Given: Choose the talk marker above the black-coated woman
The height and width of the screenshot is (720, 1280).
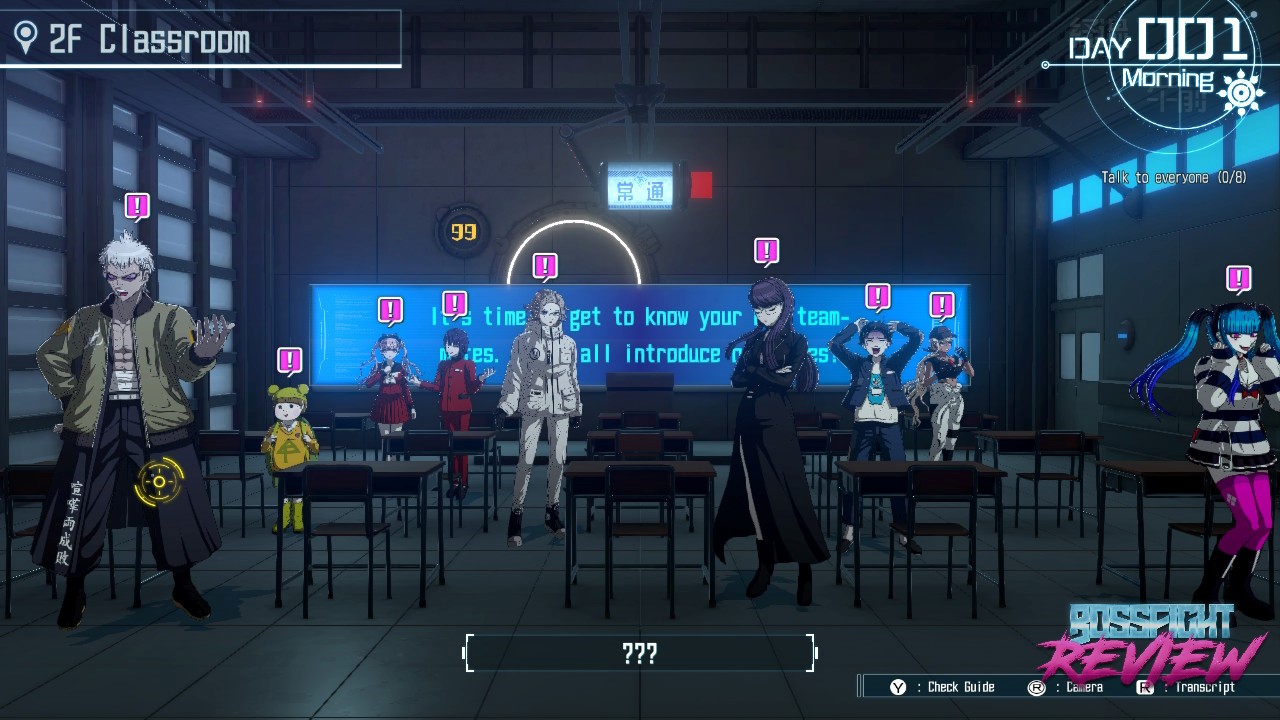Looking at the screenshot, I should [x=766, y=251].
